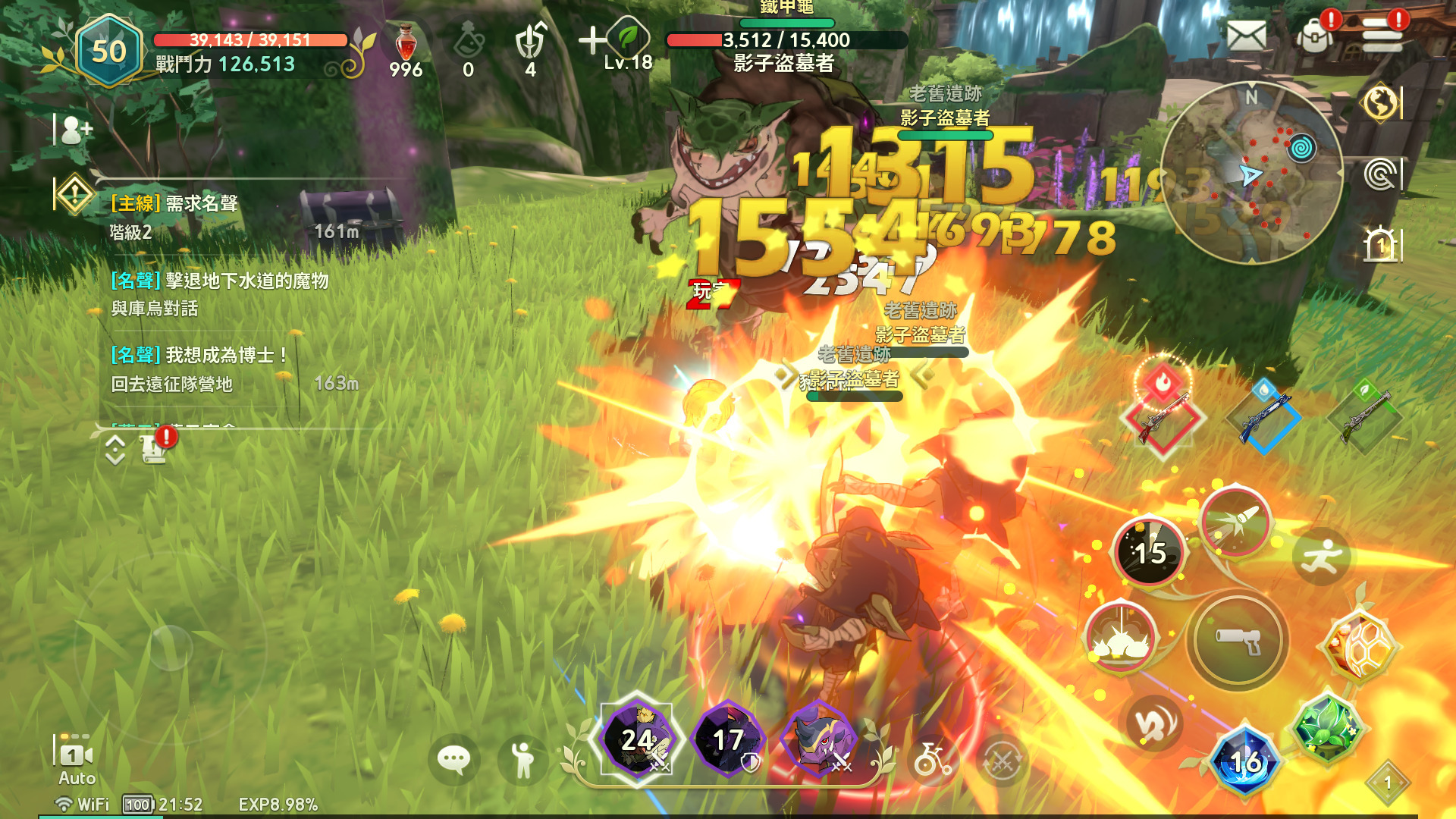Open the backpack inventory

pyautogui.click(x=1316, y=35)
